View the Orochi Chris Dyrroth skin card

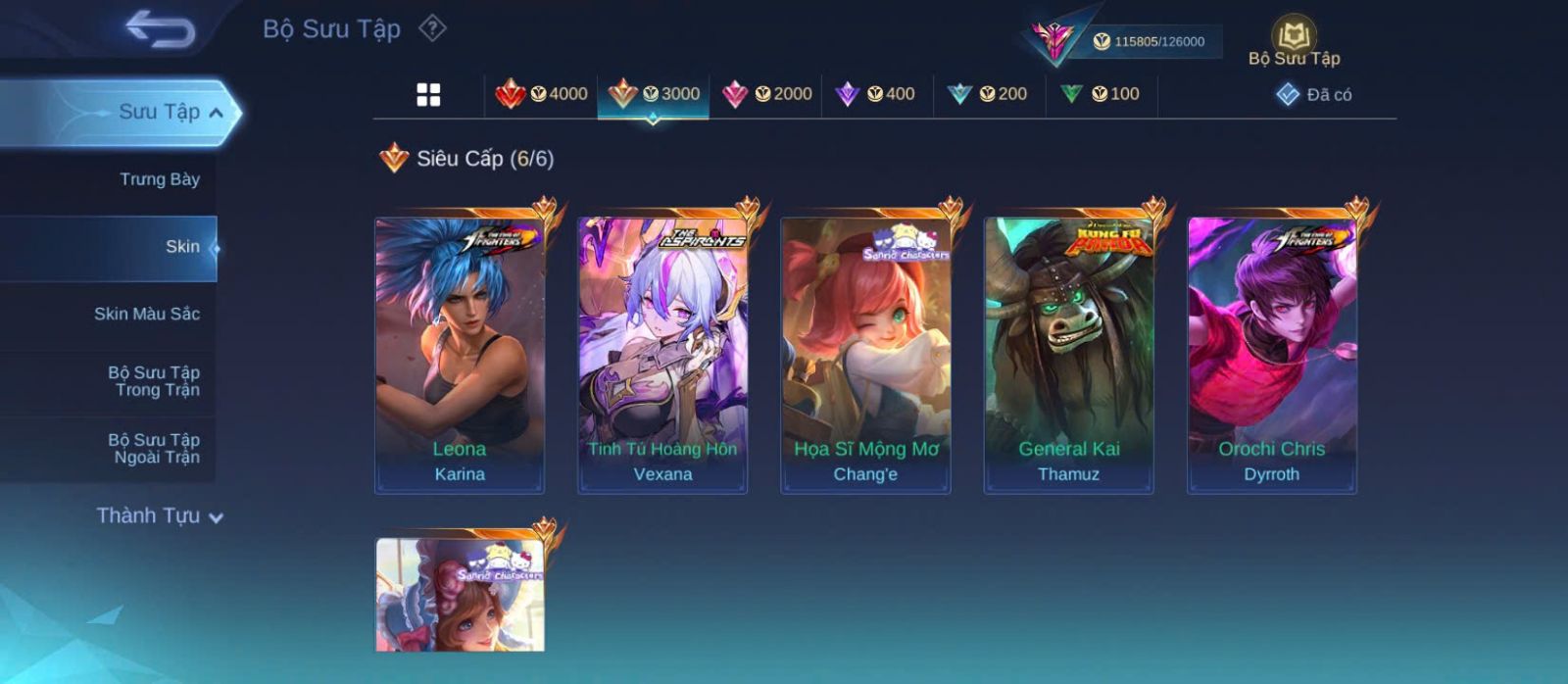tap(1271, 355)
